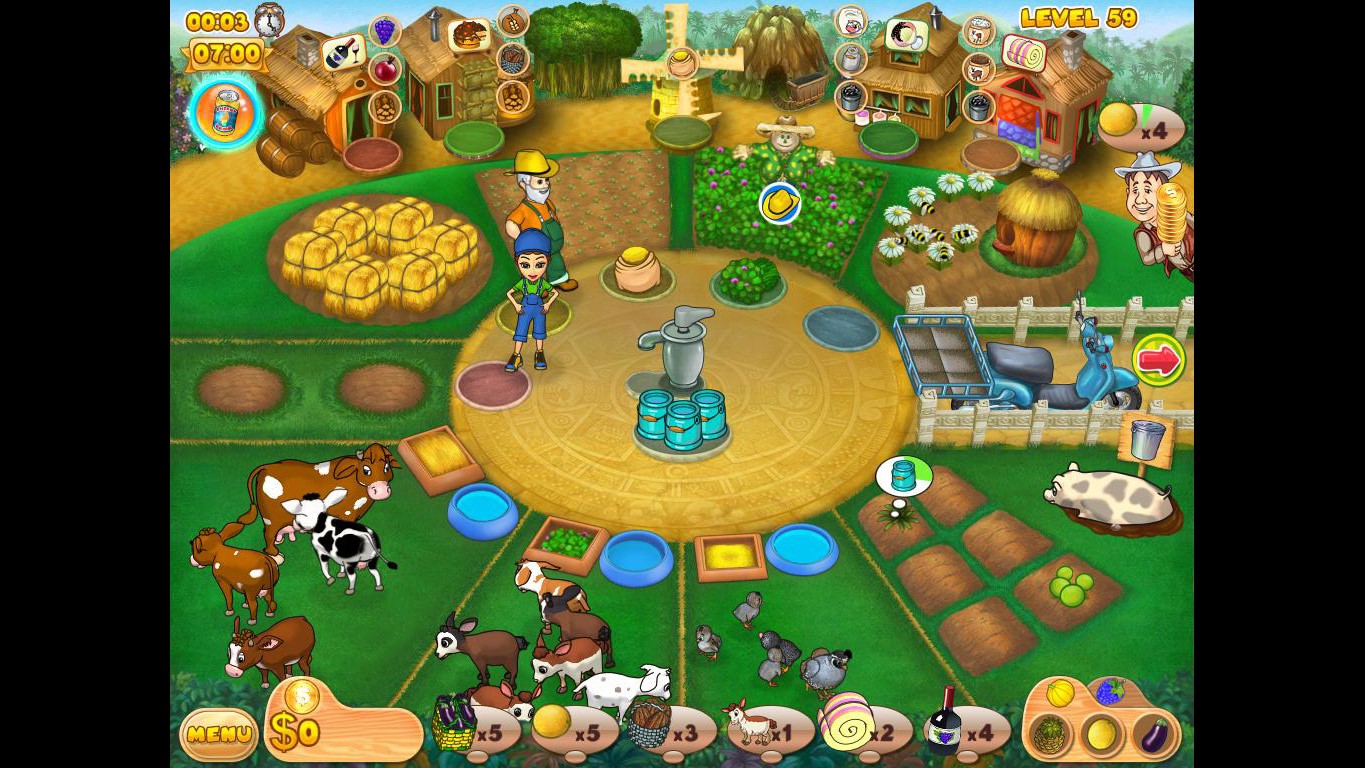Collect the coin bonus on the berry bushes

(x=781, y=203)
